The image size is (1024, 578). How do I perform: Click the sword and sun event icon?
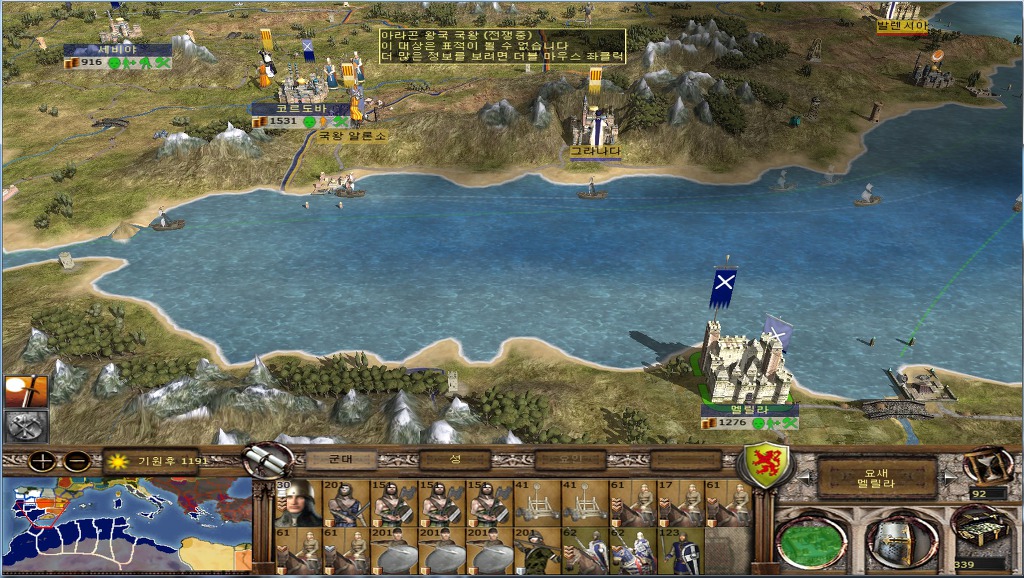click(26, 391)
